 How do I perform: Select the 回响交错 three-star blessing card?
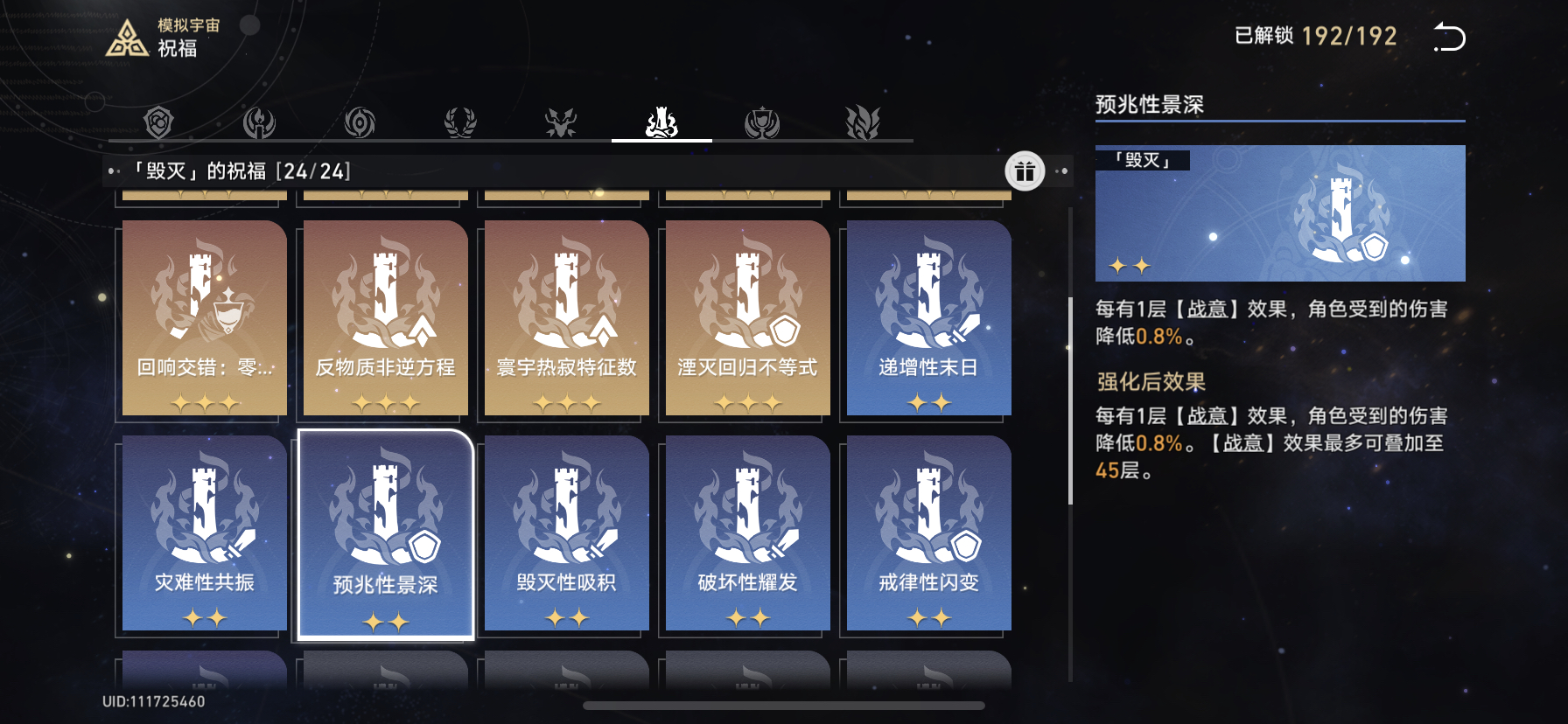[x=205, y=318]
